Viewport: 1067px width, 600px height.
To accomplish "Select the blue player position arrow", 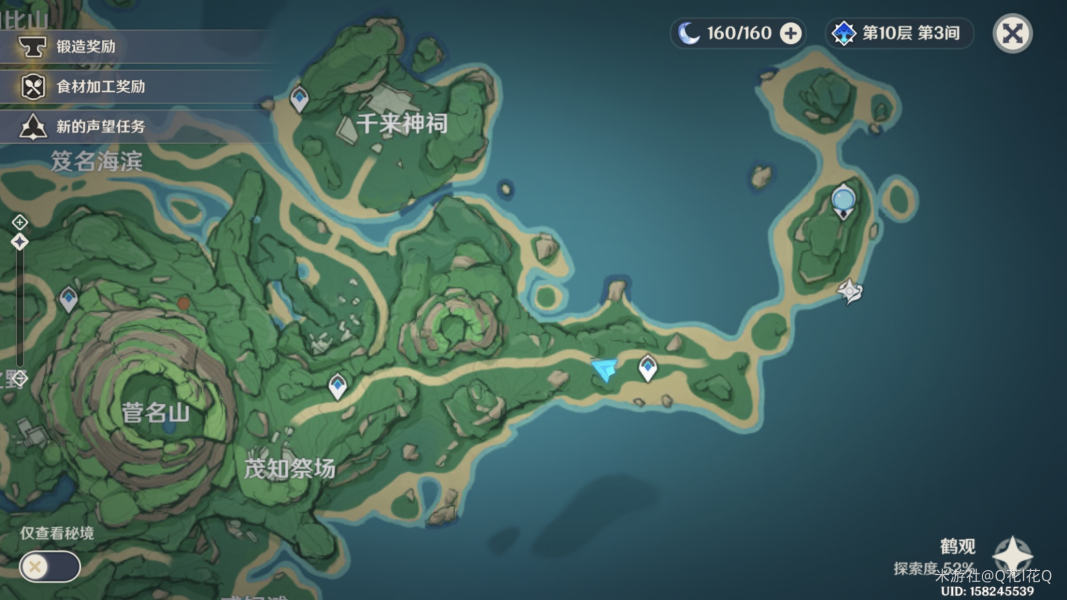I will point(603,371).
